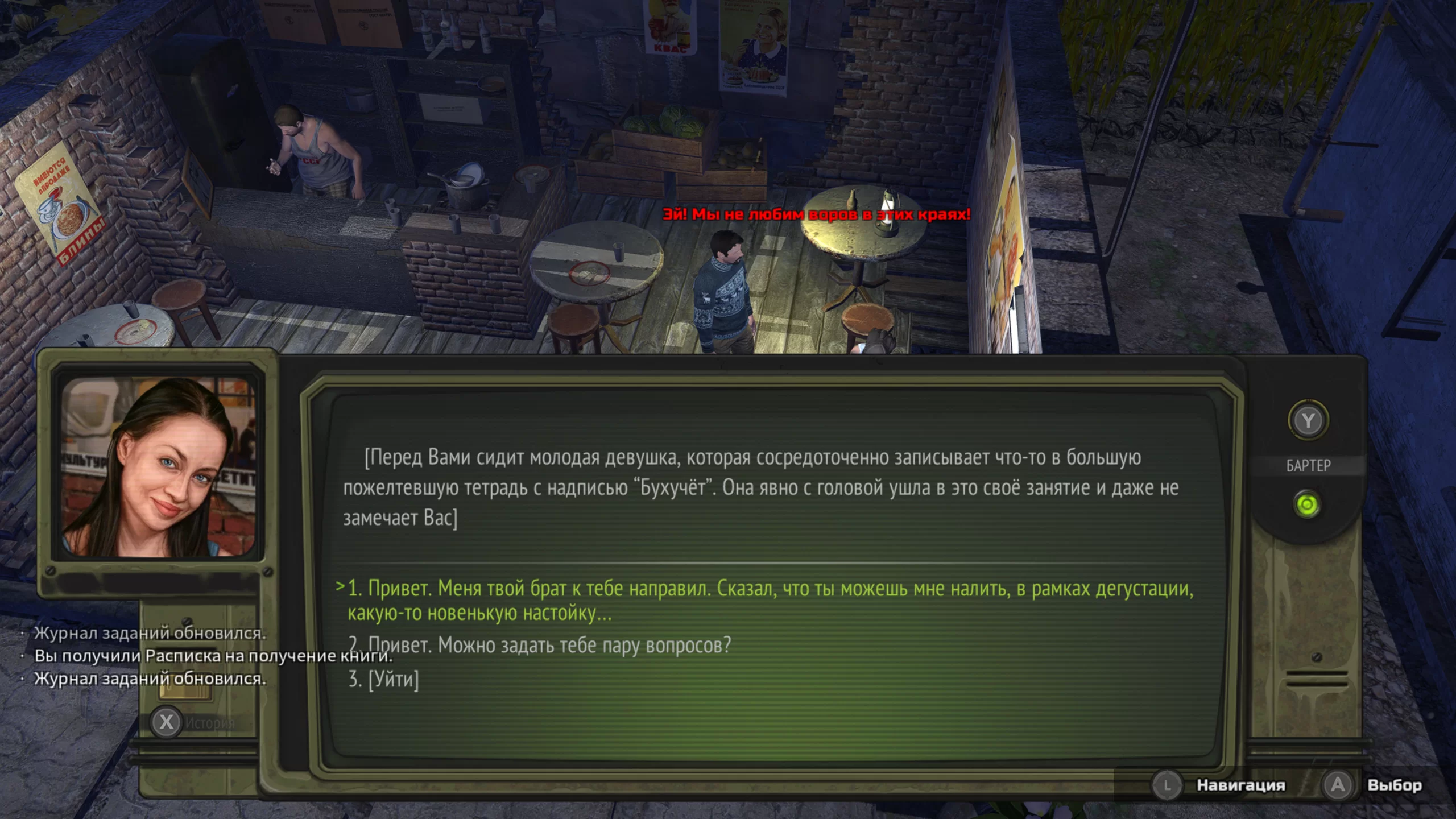Viewport: 1456px width, 819px height.
Task: Open the БАРТЕР trade screen
Action: tap(1308, 422)
